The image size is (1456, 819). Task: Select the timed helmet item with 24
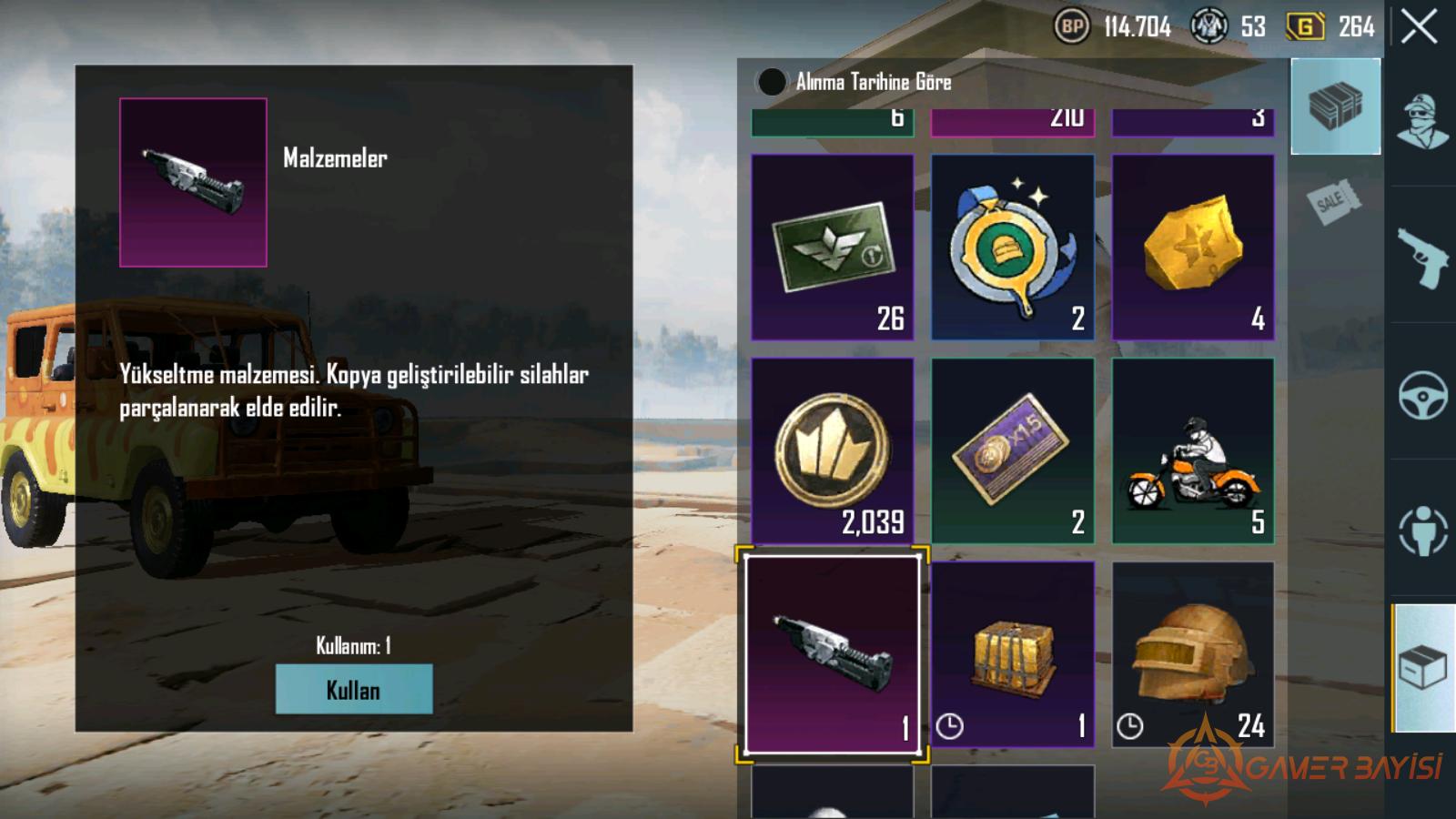1192,654
